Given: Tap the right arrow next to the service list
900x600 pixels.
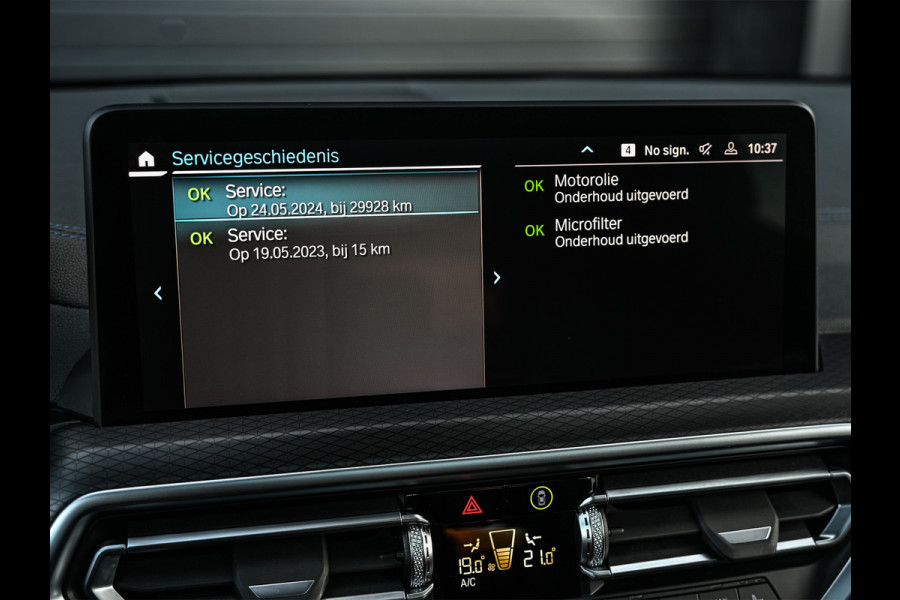Looking at the screenshot, I should (497, 278).
